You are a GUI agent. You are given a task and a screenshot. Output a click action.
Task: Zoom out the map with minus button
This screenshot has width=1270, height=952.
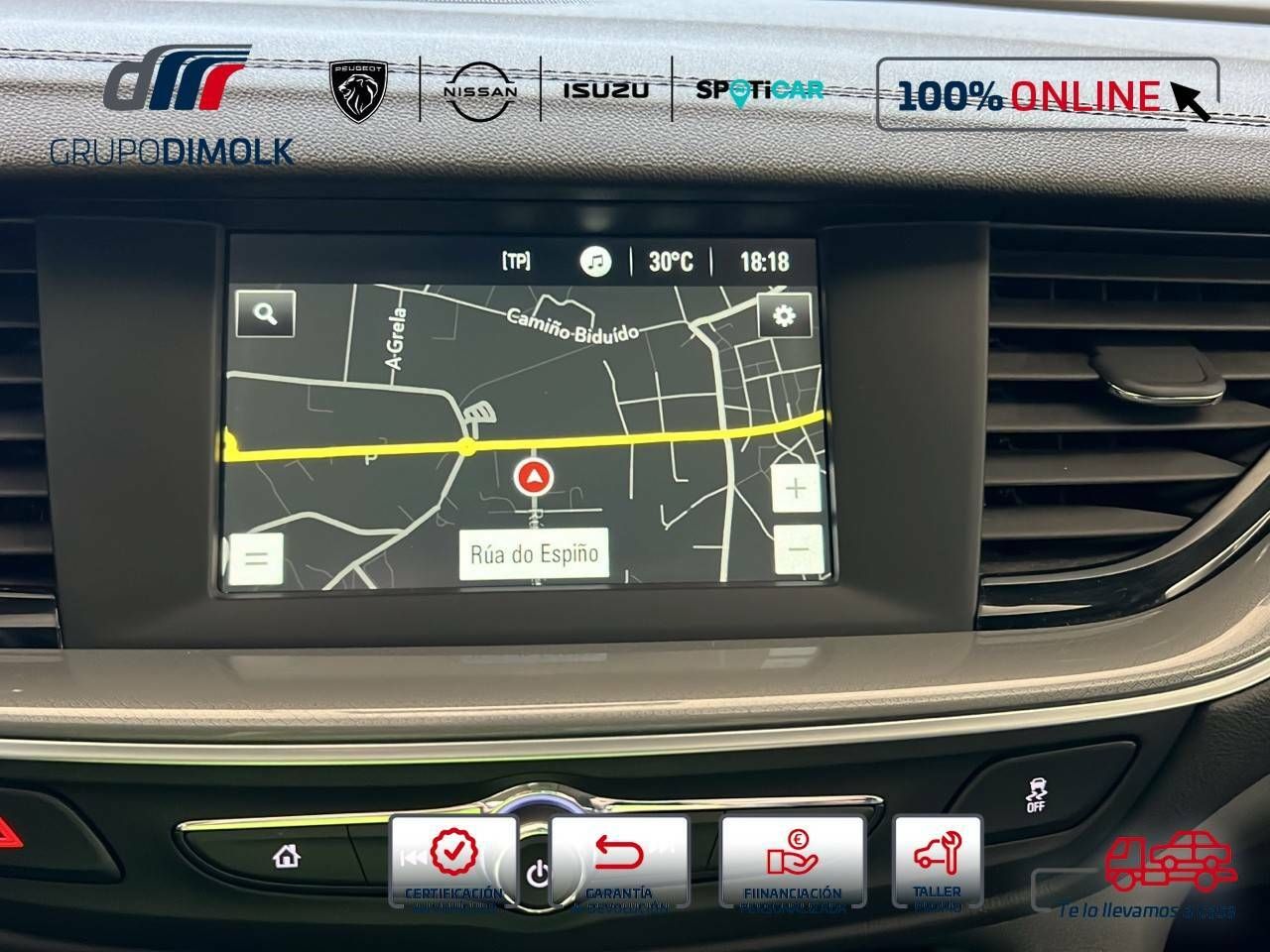(x=799, y=546)
